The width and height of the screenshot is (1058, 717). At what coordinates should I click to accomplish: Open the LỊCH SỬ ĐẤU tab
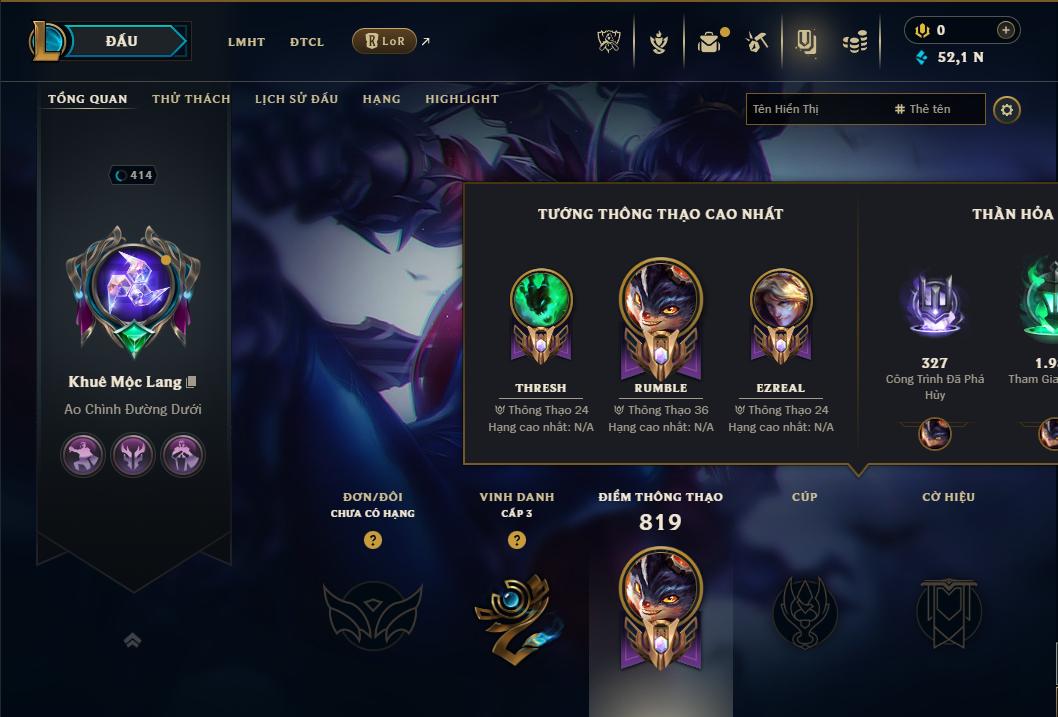tap(296, 99)
